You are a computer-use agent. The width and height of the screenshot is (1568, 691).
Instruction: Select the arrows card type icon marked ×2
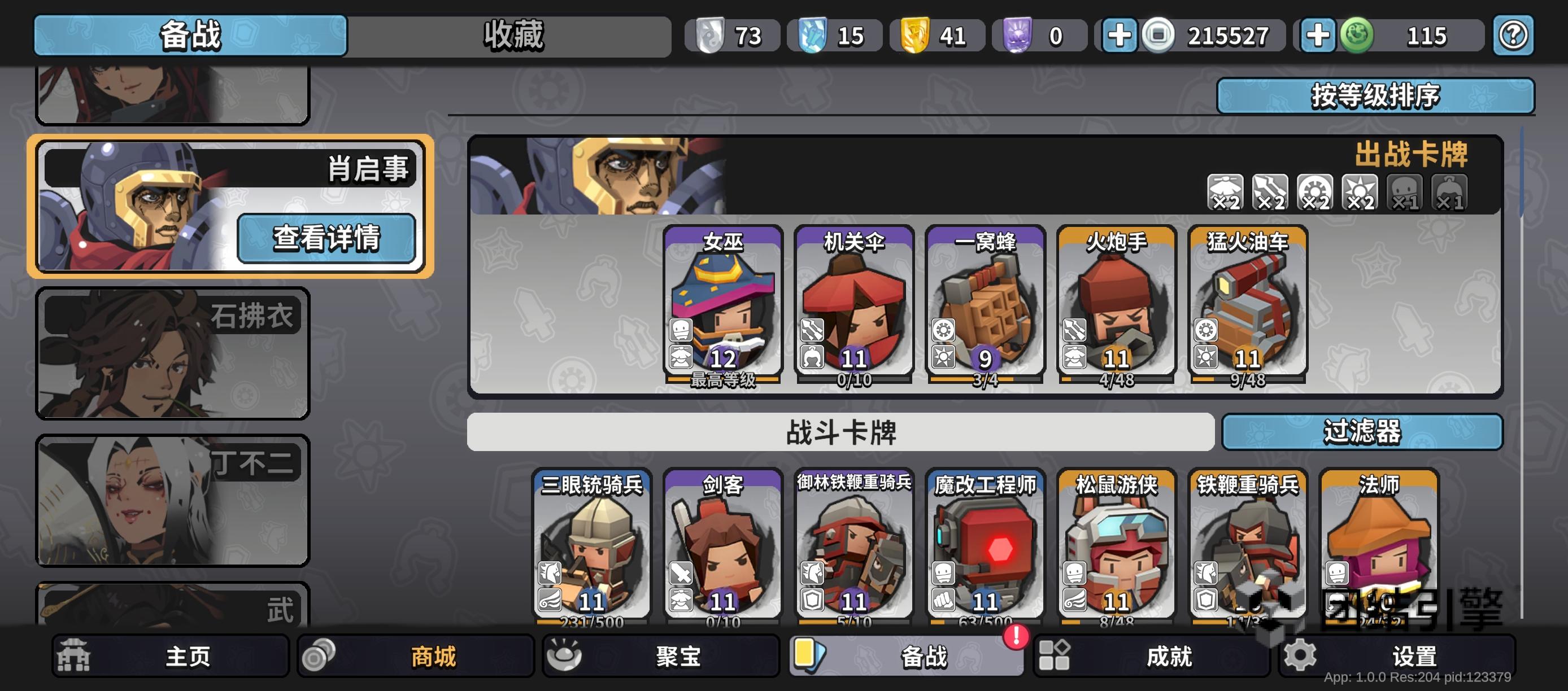pyautogui.click(x=1270, y=192)
